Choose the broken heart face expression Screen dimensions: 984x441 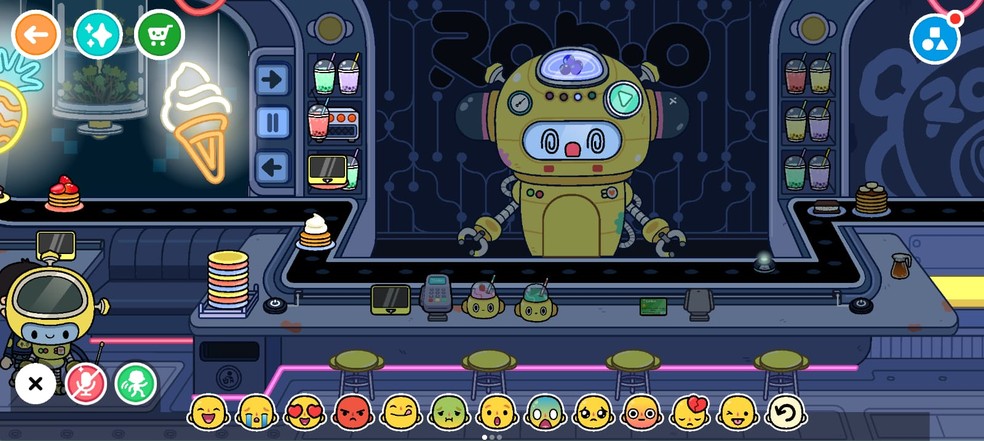coord(690,412)
